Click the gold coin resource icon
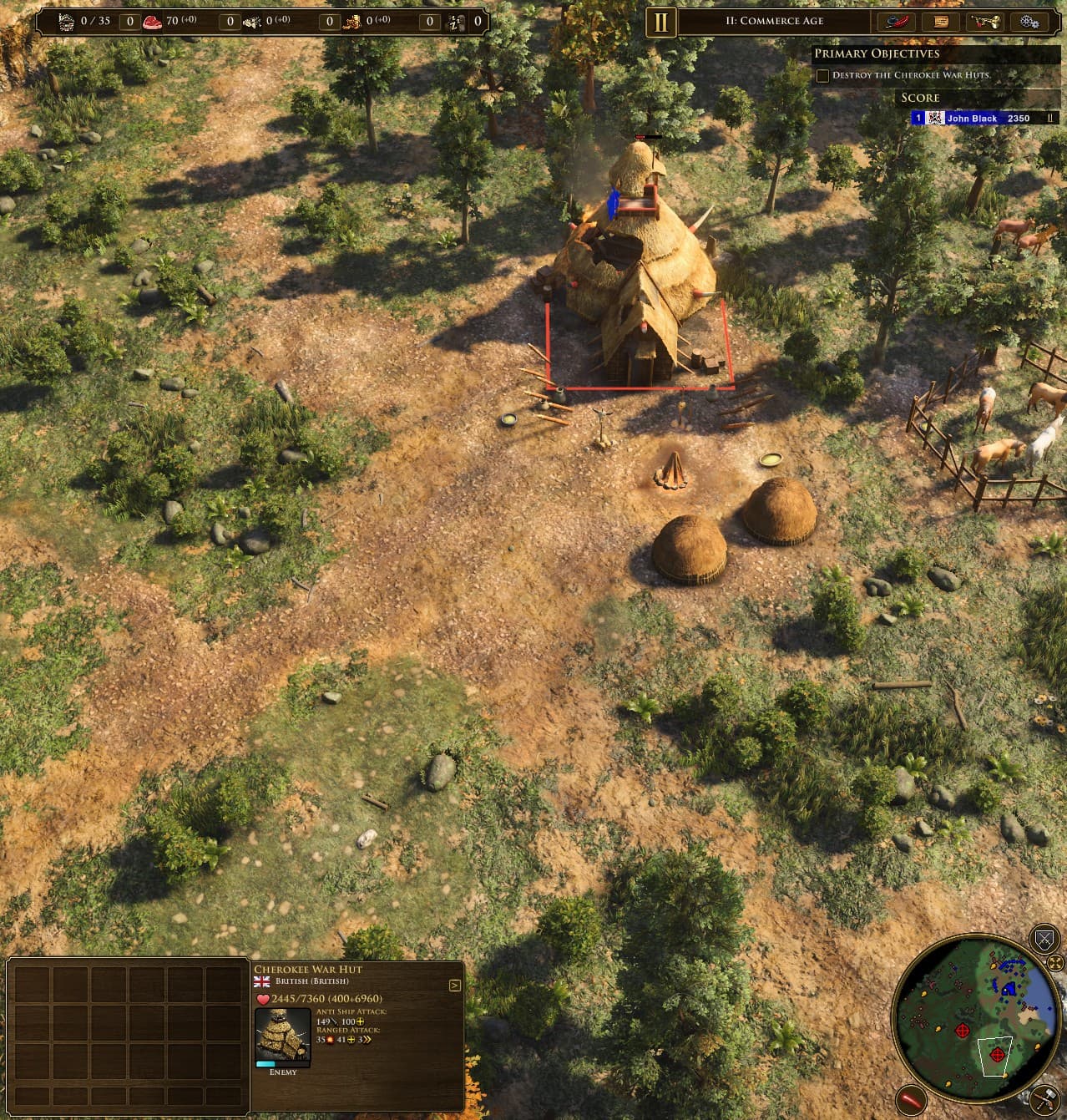This screenshot has height=1120, width=1067. 352,22
